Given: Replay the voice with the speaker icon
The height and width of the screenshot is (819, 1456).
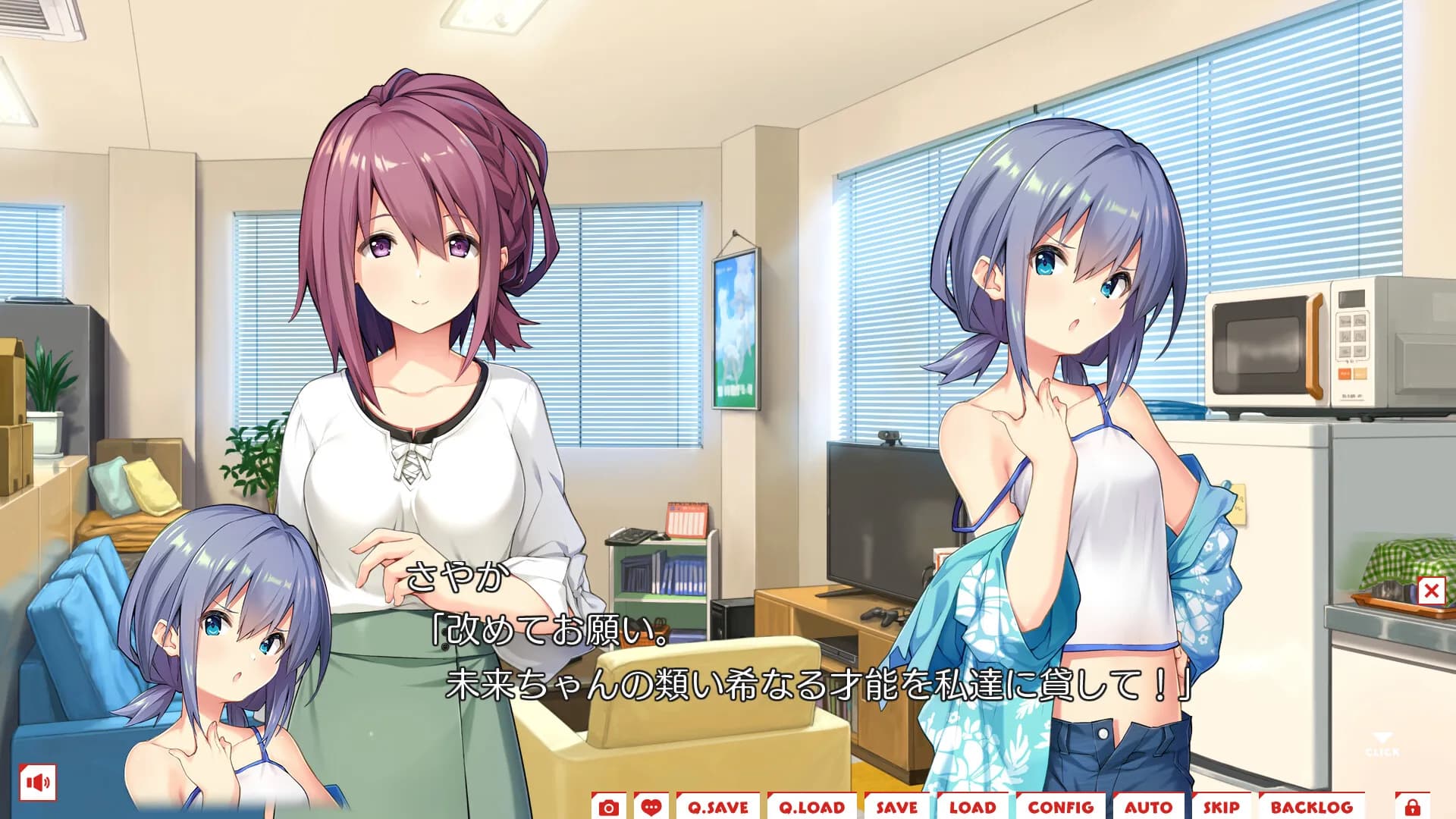Looking at the screenshot, I should click(38, 782).
